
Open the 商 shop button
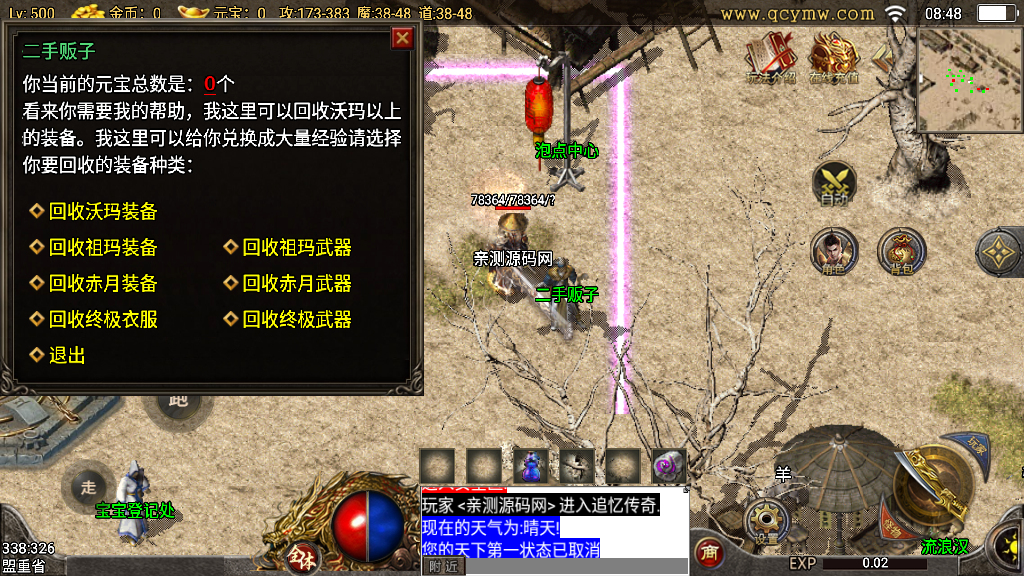click(x=709, y=551)
